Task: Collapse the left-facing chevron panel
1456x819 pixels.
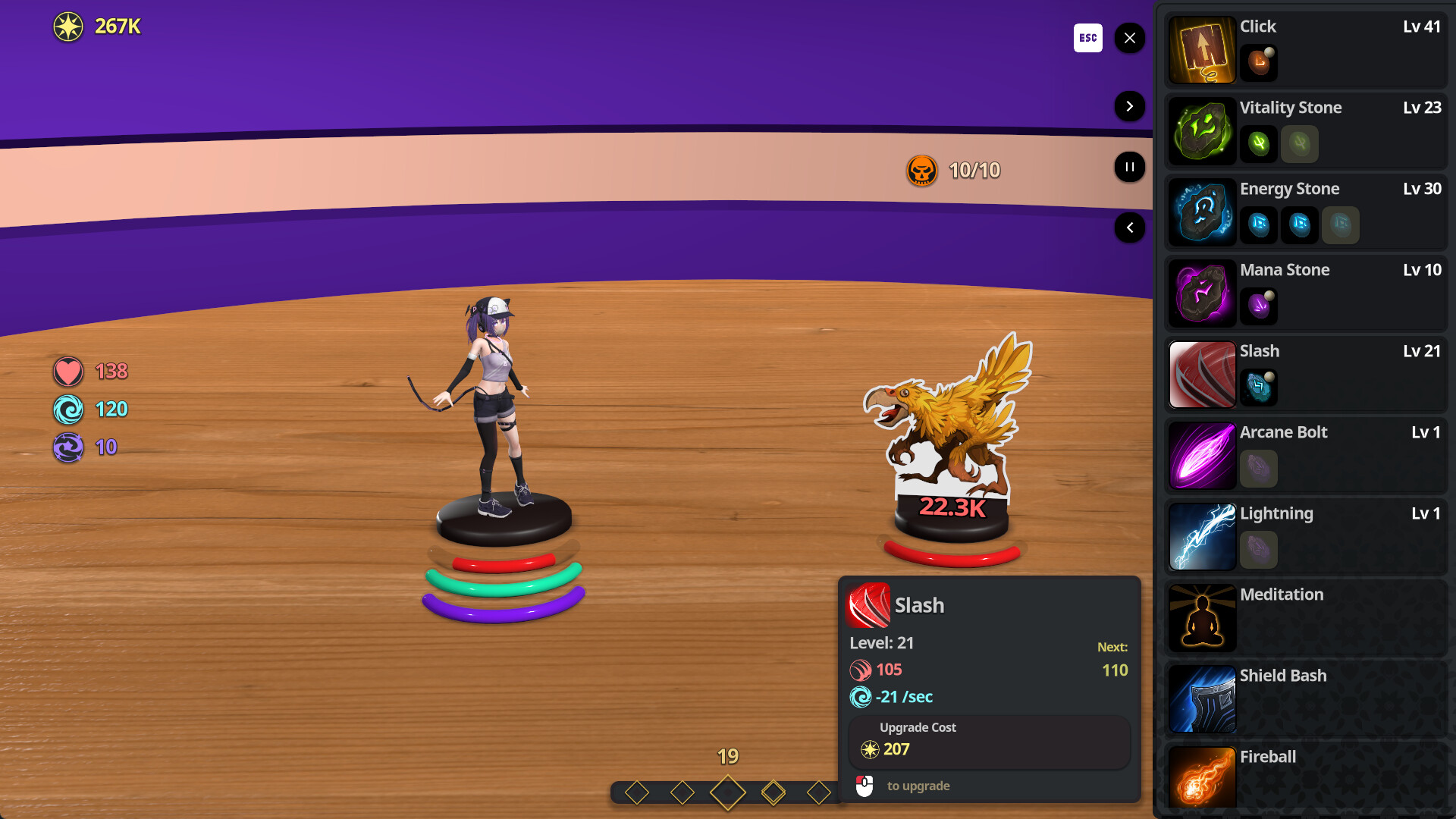Action: click(x=1129, y=227)
